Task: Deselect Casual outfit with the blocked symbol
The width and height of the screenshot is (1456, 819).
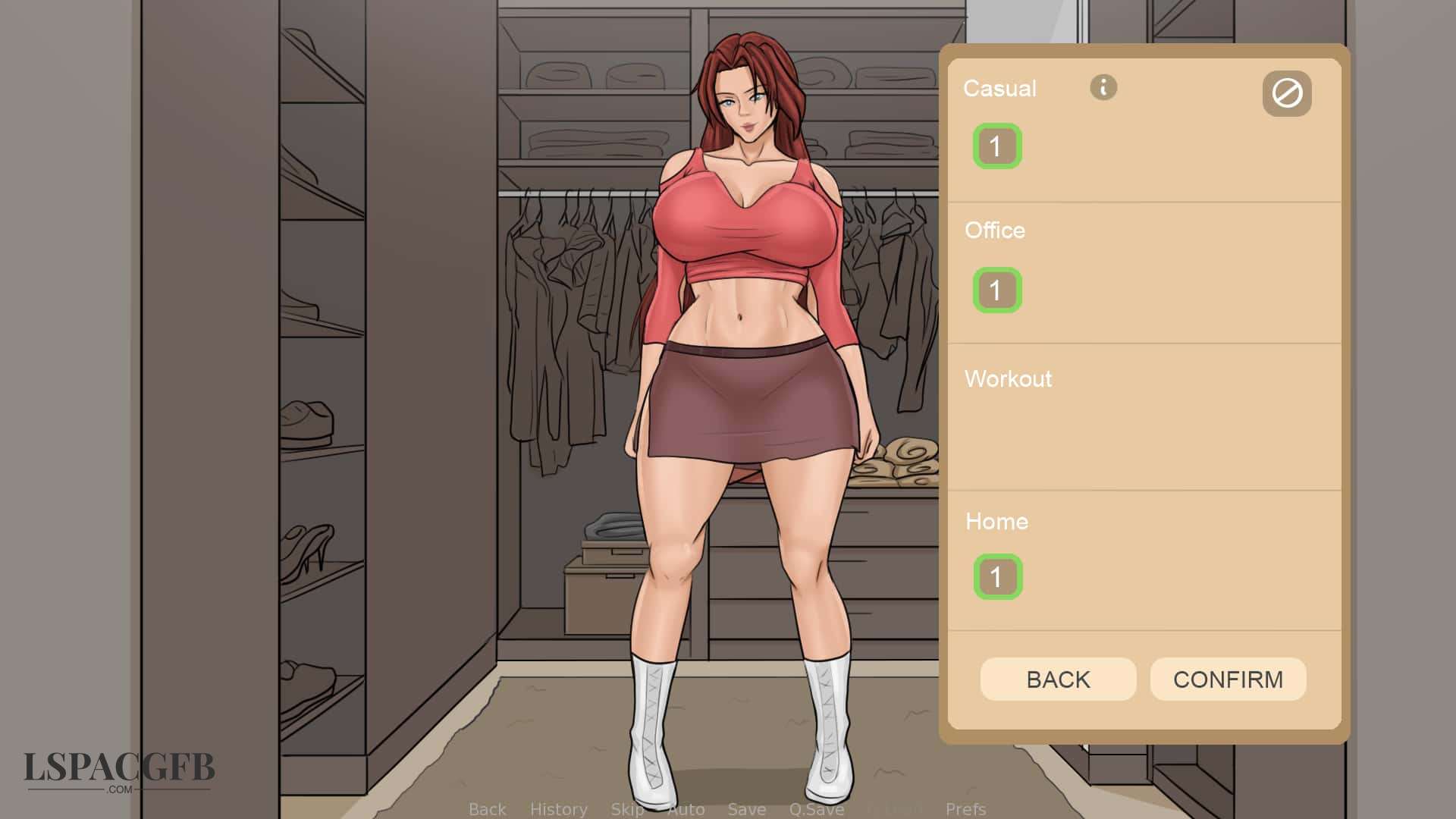Action: [x=1287, y=94]
